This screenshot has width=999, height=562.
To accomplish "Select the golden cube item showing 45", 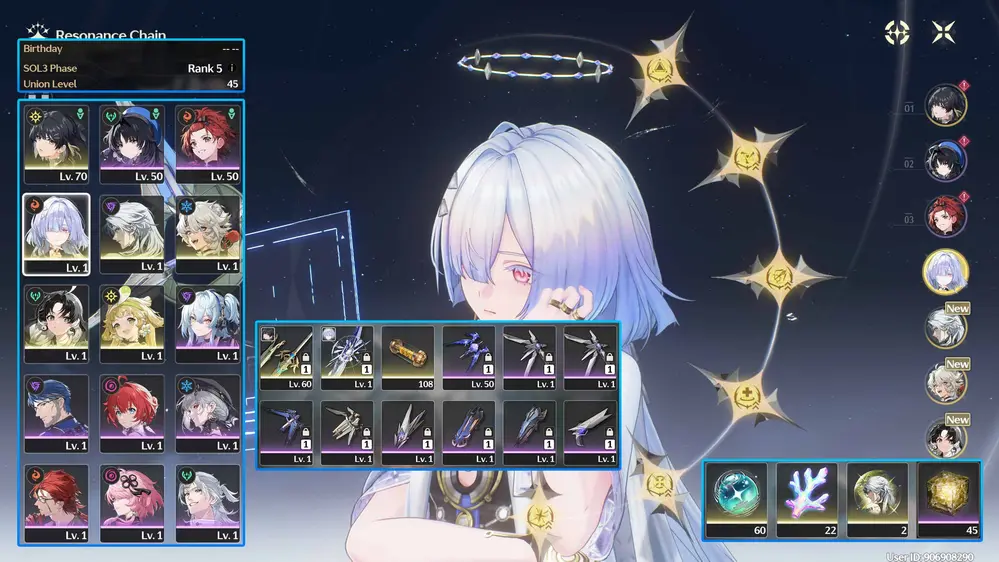I will [949, 500].
